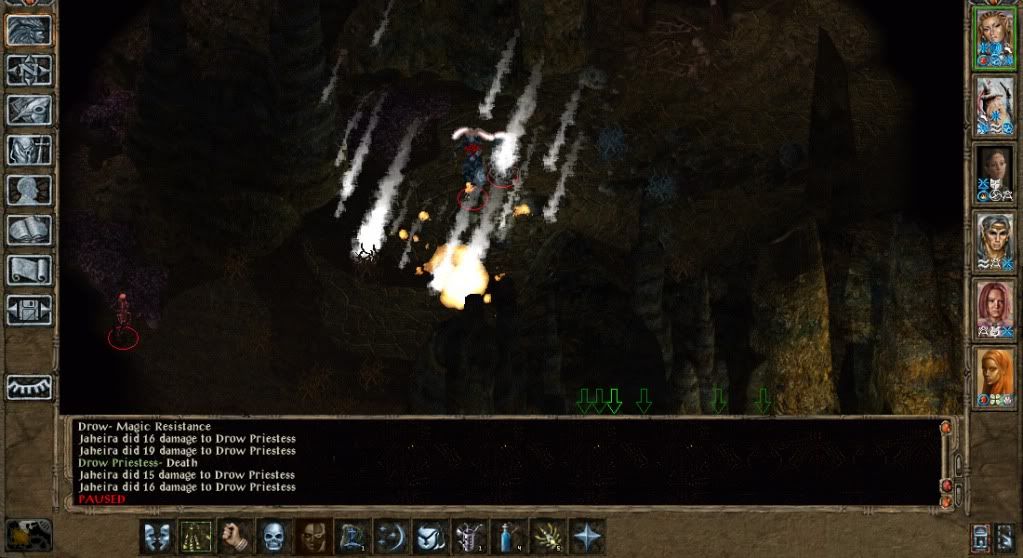The height and width of the screenshot is (558, 1023).
Task: Click the closed eye button in the left sidebar
Action: pos(29,386)
